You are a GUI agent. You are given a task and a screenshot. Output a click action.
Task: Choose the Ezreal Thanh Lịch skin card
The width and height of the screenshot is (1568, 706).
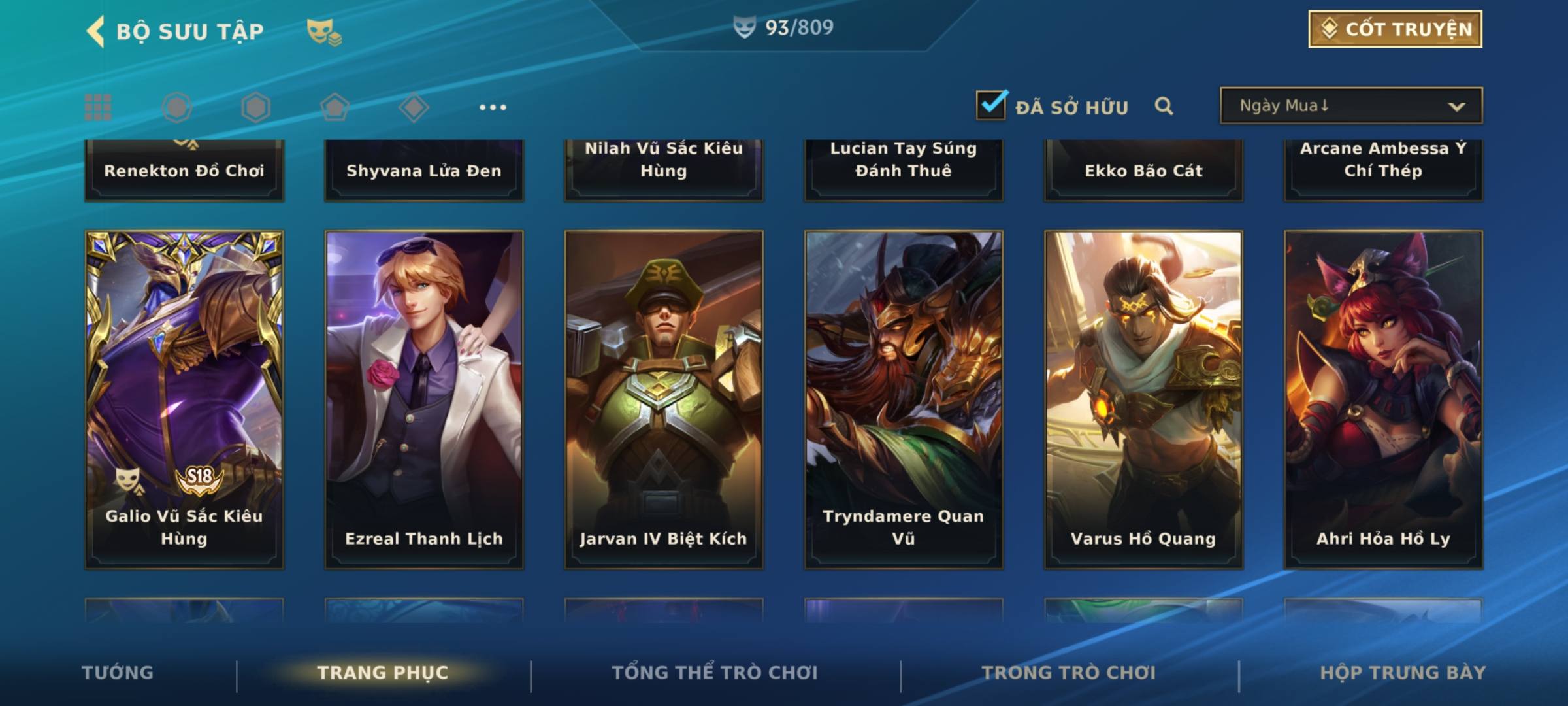tap(424, 399)
